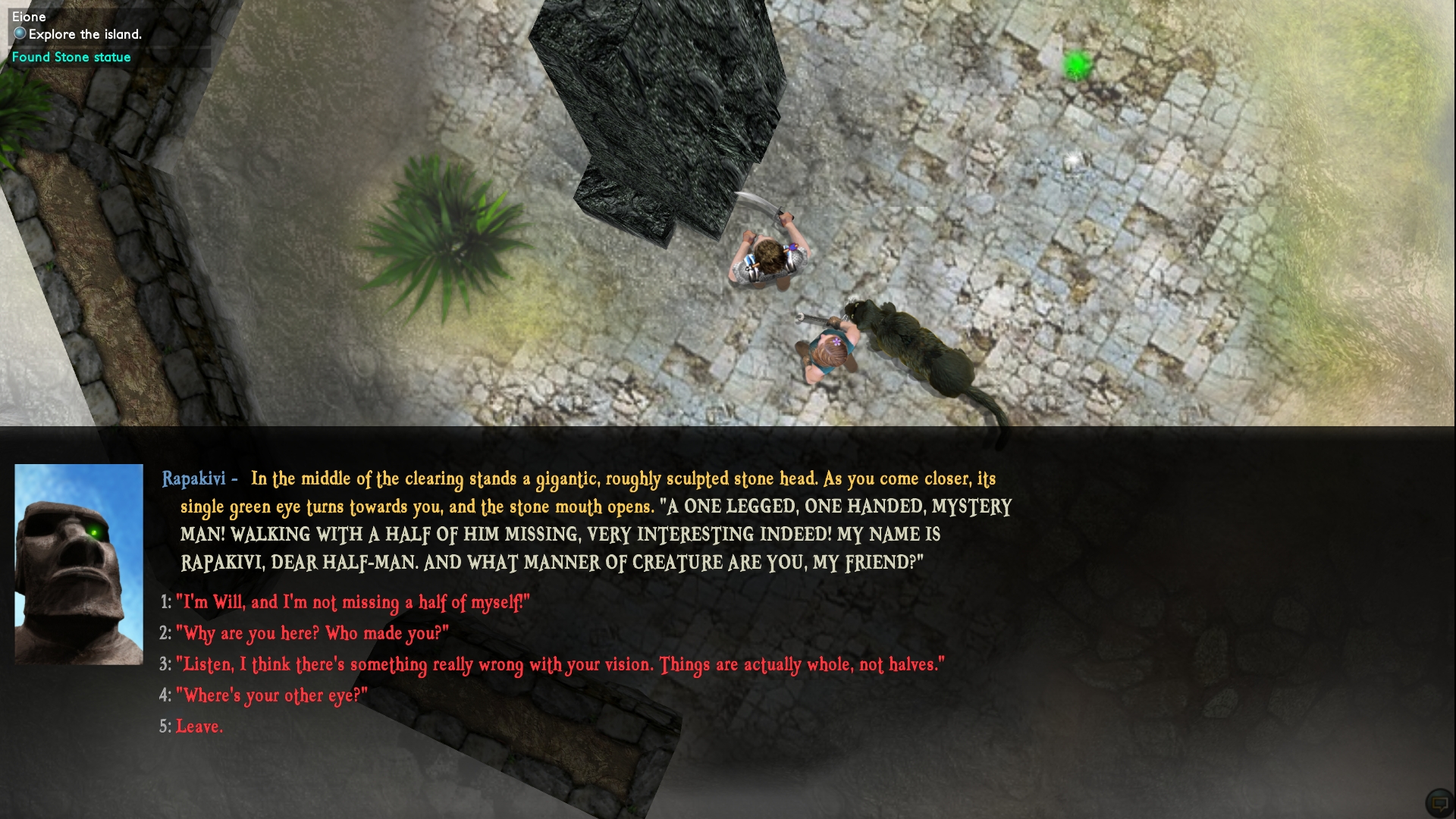This screenshot has width=1456, height=819.
Task: Select the reply about something wrong with your vision
Action: click(560, 665)
